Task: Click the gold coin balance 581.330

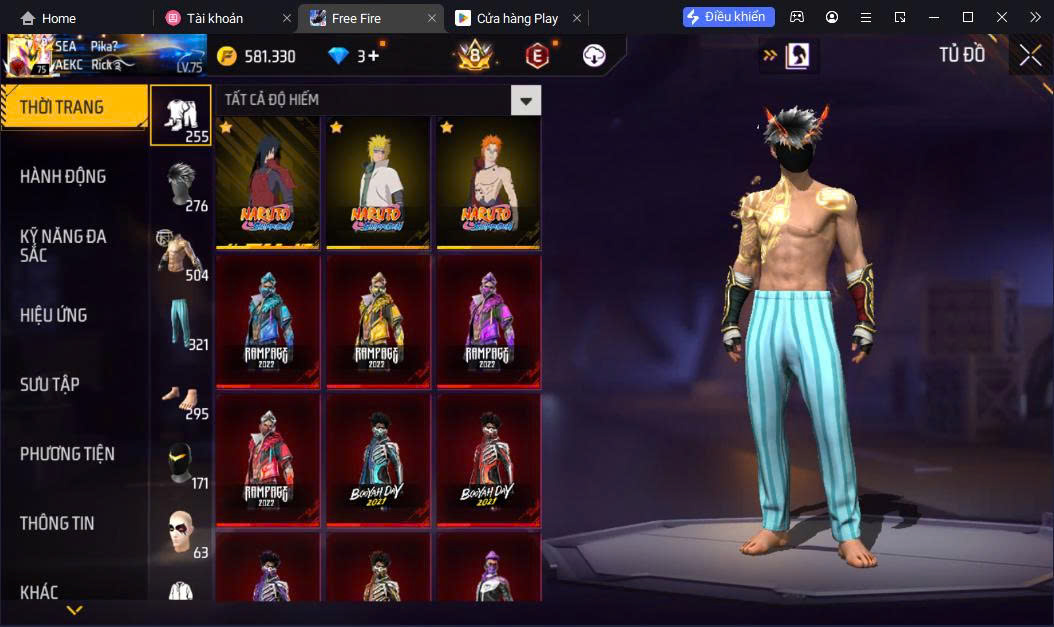Action: click(x=257, y=57)
